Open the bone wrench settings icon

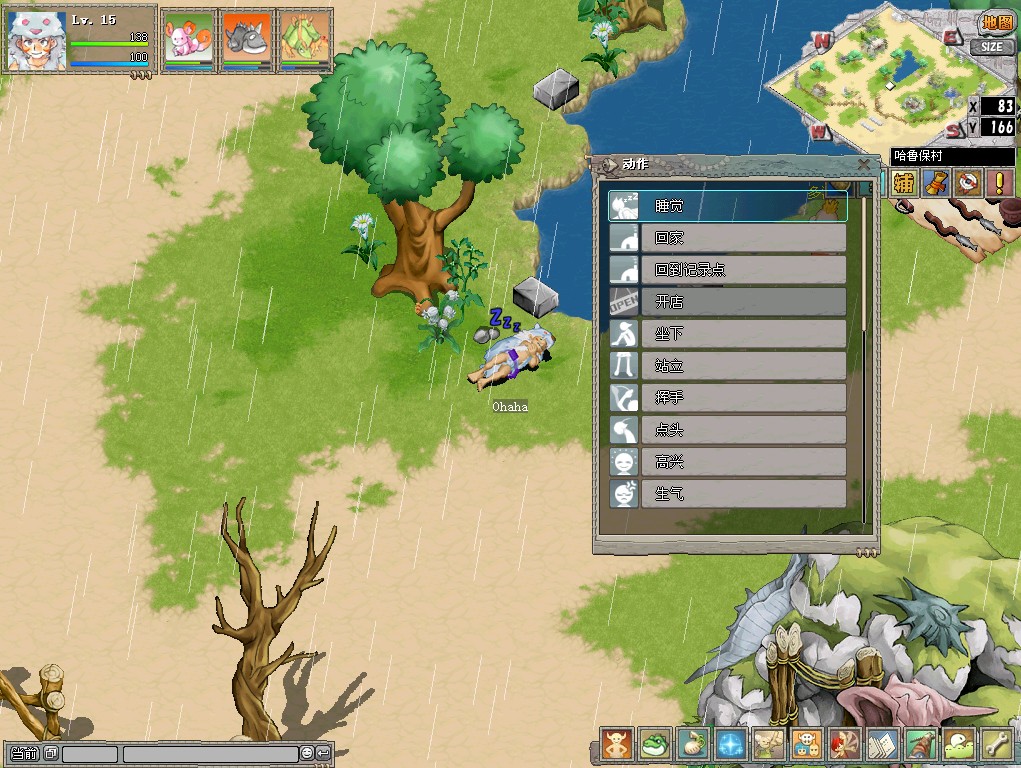(996, 743)
